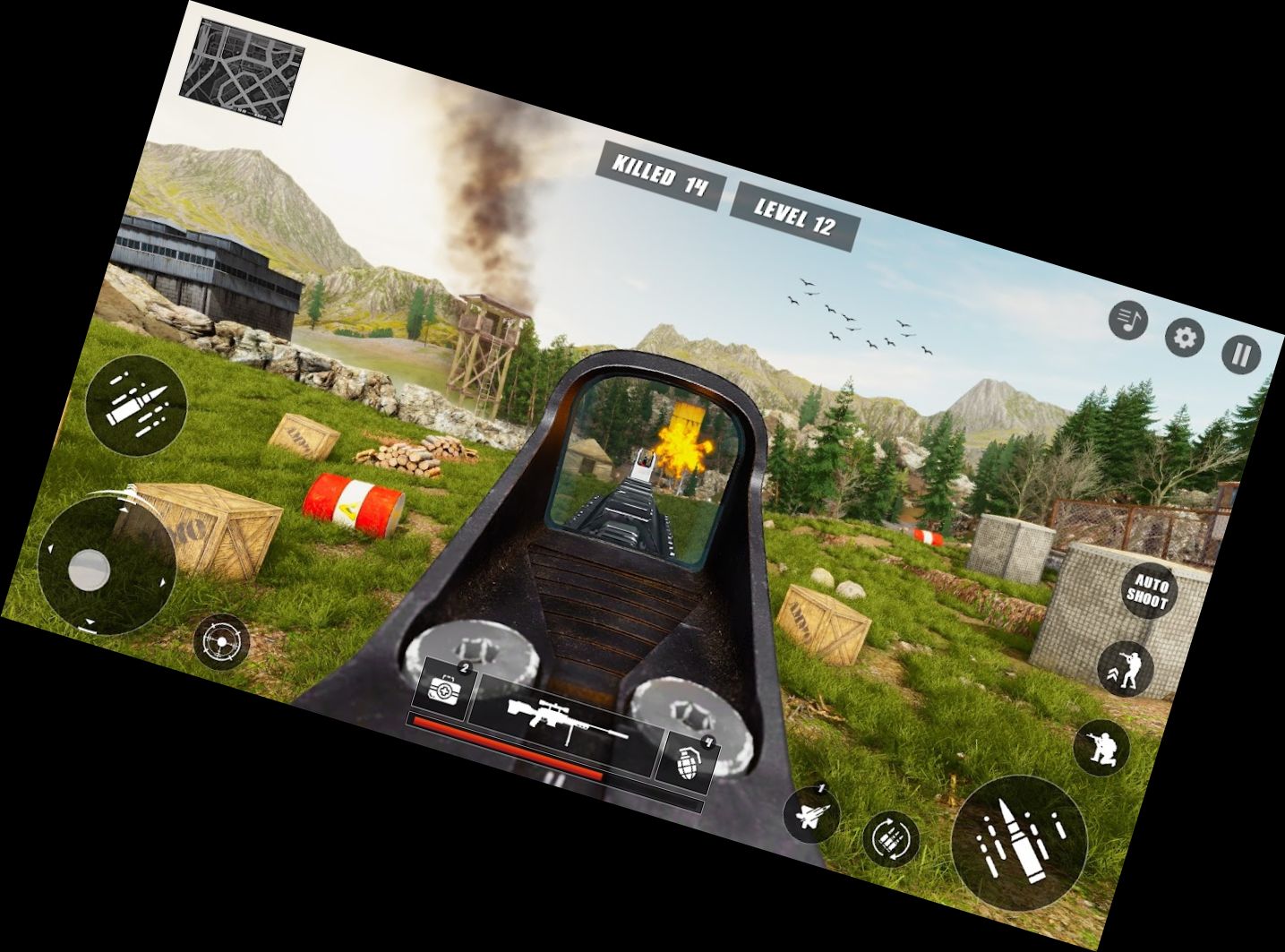1285x952 pixels.
Task: Call the fighter jet airstrike
Action: [811, 814]
